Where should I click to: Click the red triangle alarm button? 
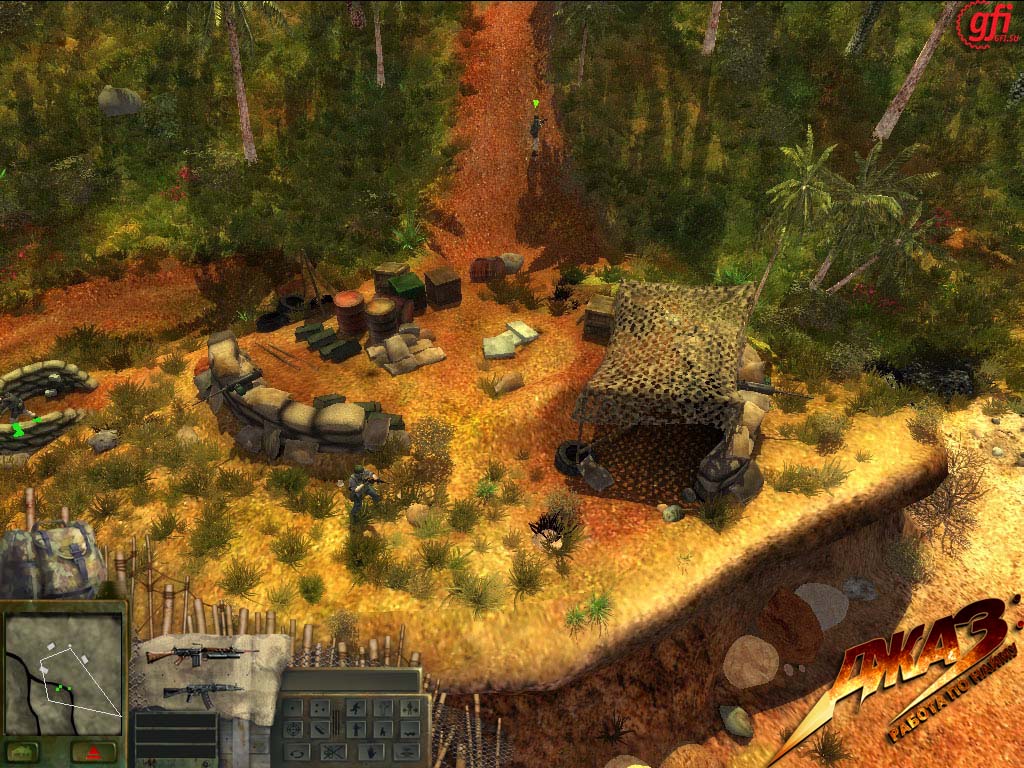[94, 751]
